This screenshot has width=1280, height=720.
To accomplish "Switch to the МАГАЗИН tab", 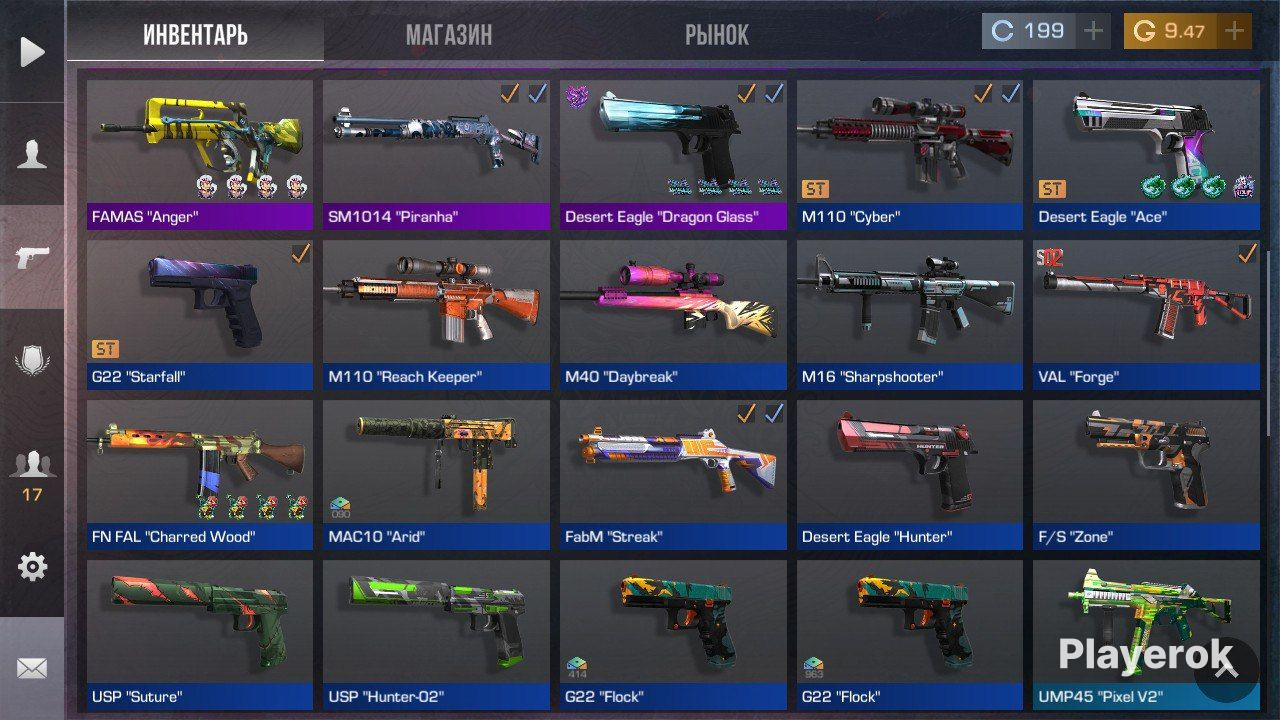I will pyautogui.click(x=448, y=34).
